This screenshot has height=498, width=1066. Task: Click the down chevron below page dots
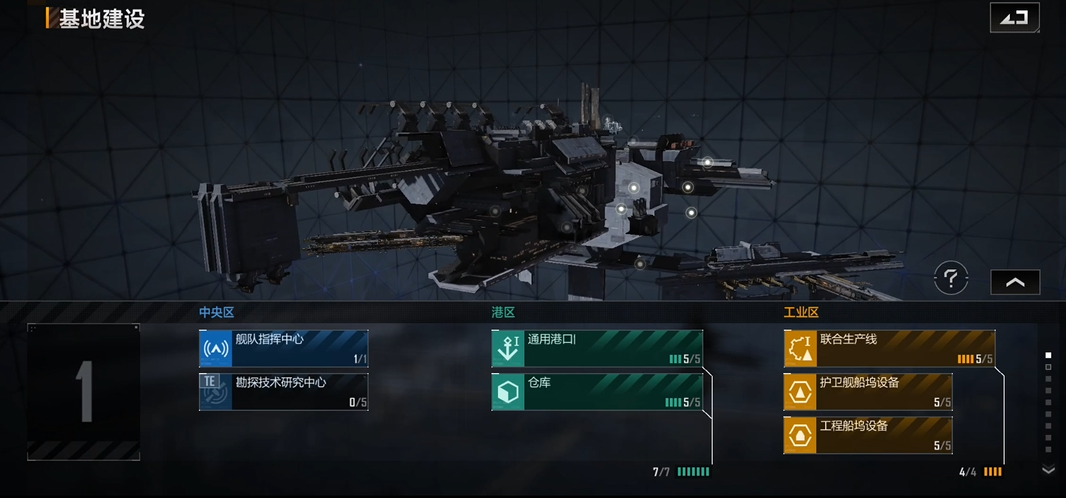click(x=1048, y=469)
